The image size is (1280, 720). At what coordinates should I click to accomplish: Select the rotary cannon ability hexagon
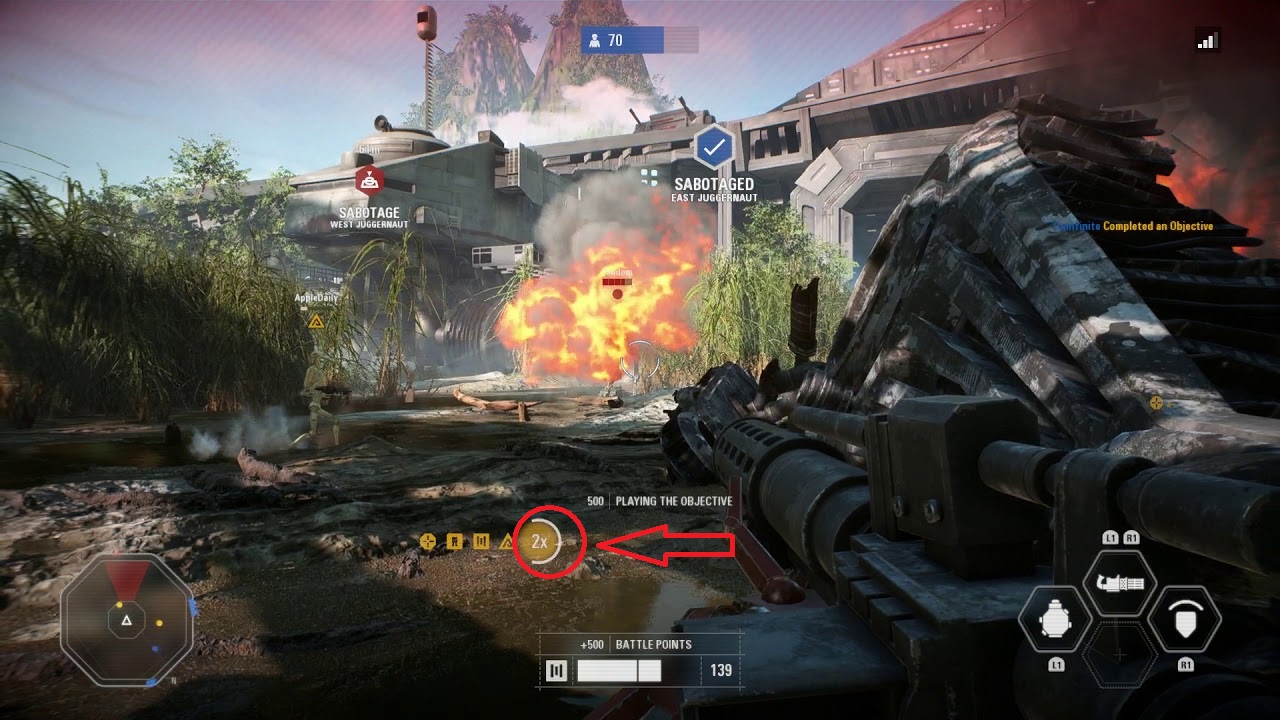[x=1119, y=583]
